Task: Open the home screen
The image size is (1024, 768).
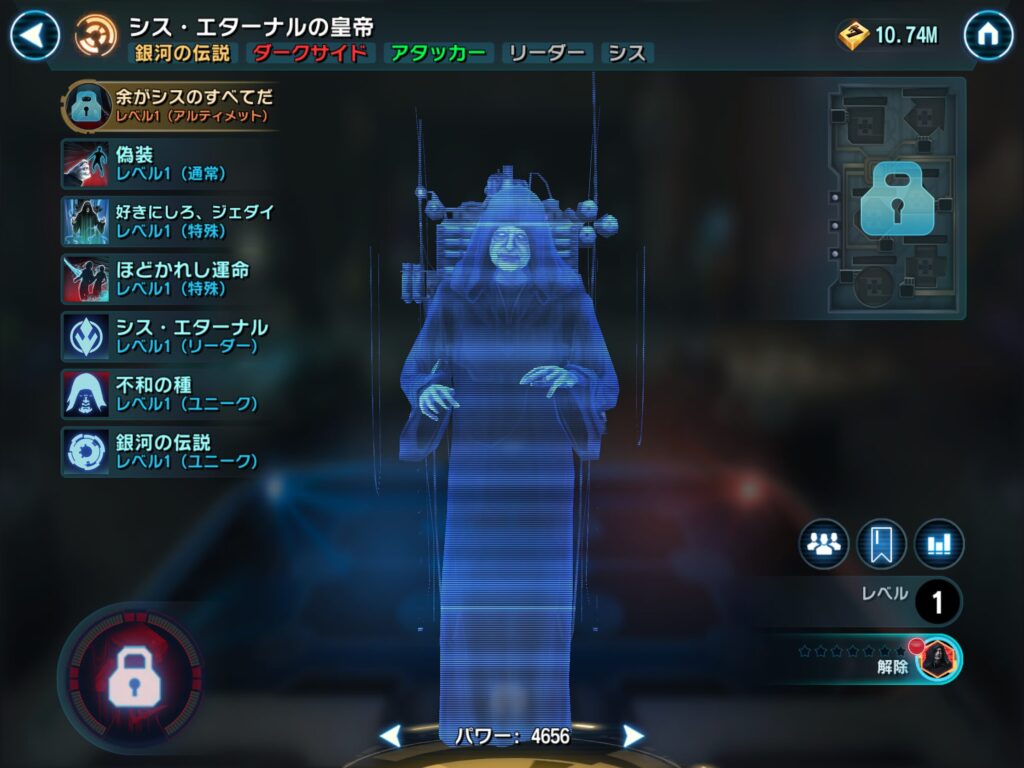Action: (988, 37)
